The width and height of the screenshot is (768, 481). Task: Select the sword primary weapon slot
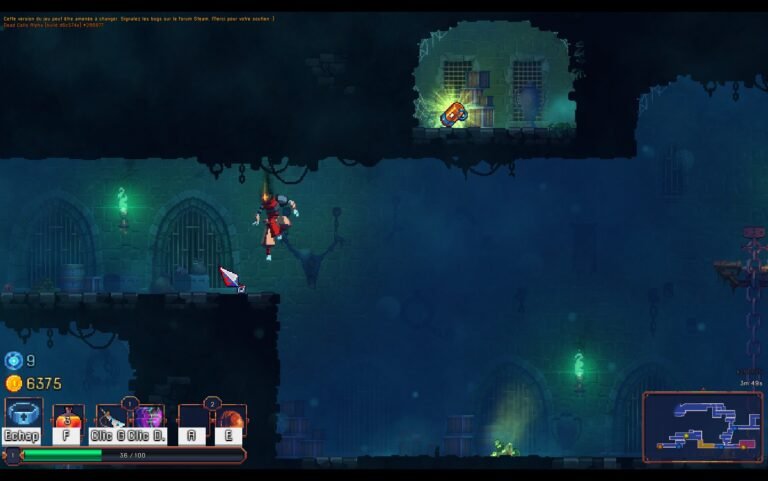pyautogui.click(x=110, y=418)
